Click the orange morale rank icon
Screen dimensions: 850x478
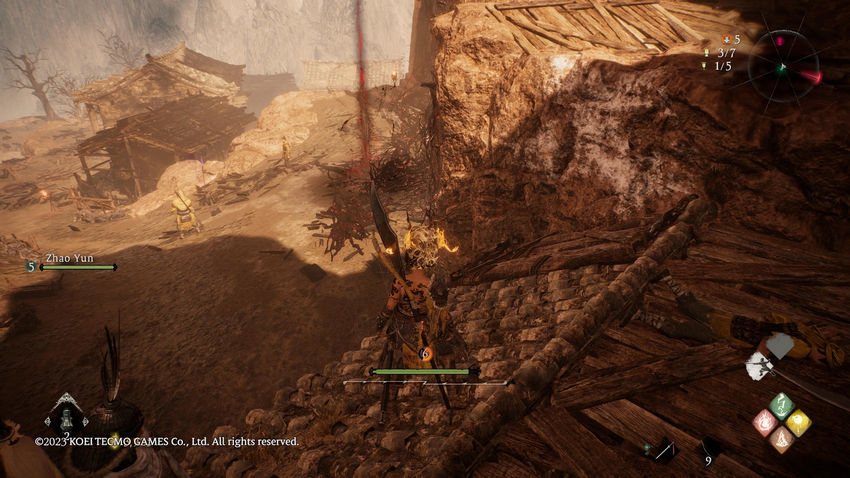click(727, 39)
